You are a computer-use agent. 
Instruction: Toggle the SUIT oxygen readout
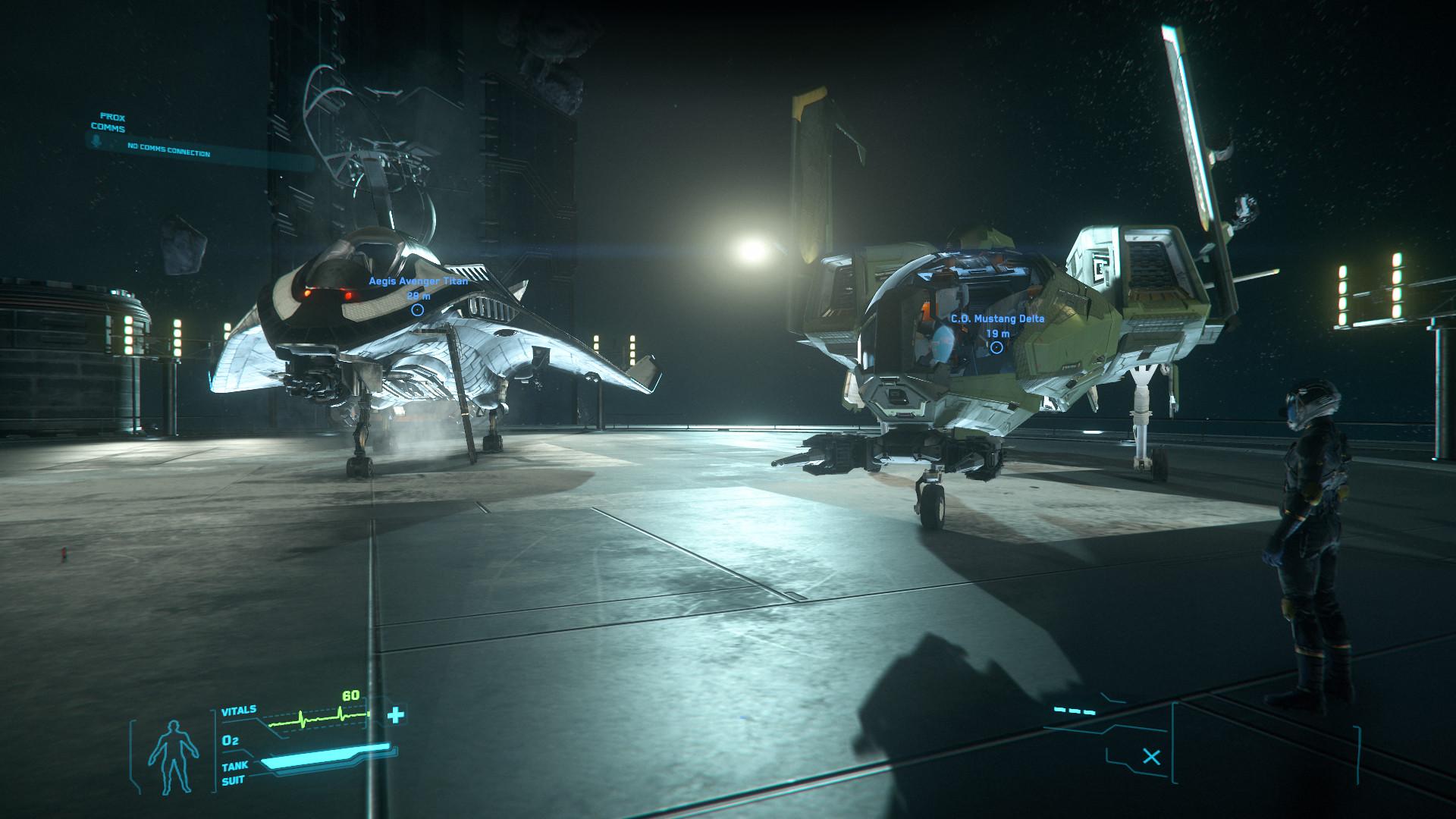pos(233,779)
